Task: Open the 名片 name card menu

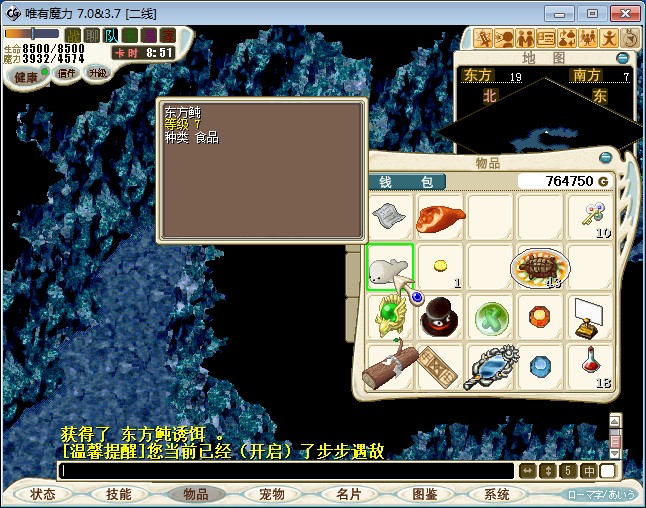Action: pyautogui.click(x=348, y=494)
